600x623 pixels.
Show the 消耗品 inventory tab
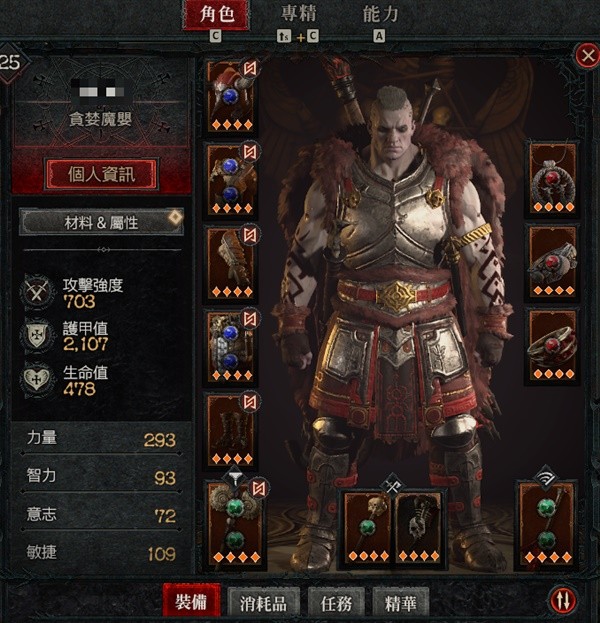coord(264,602)
